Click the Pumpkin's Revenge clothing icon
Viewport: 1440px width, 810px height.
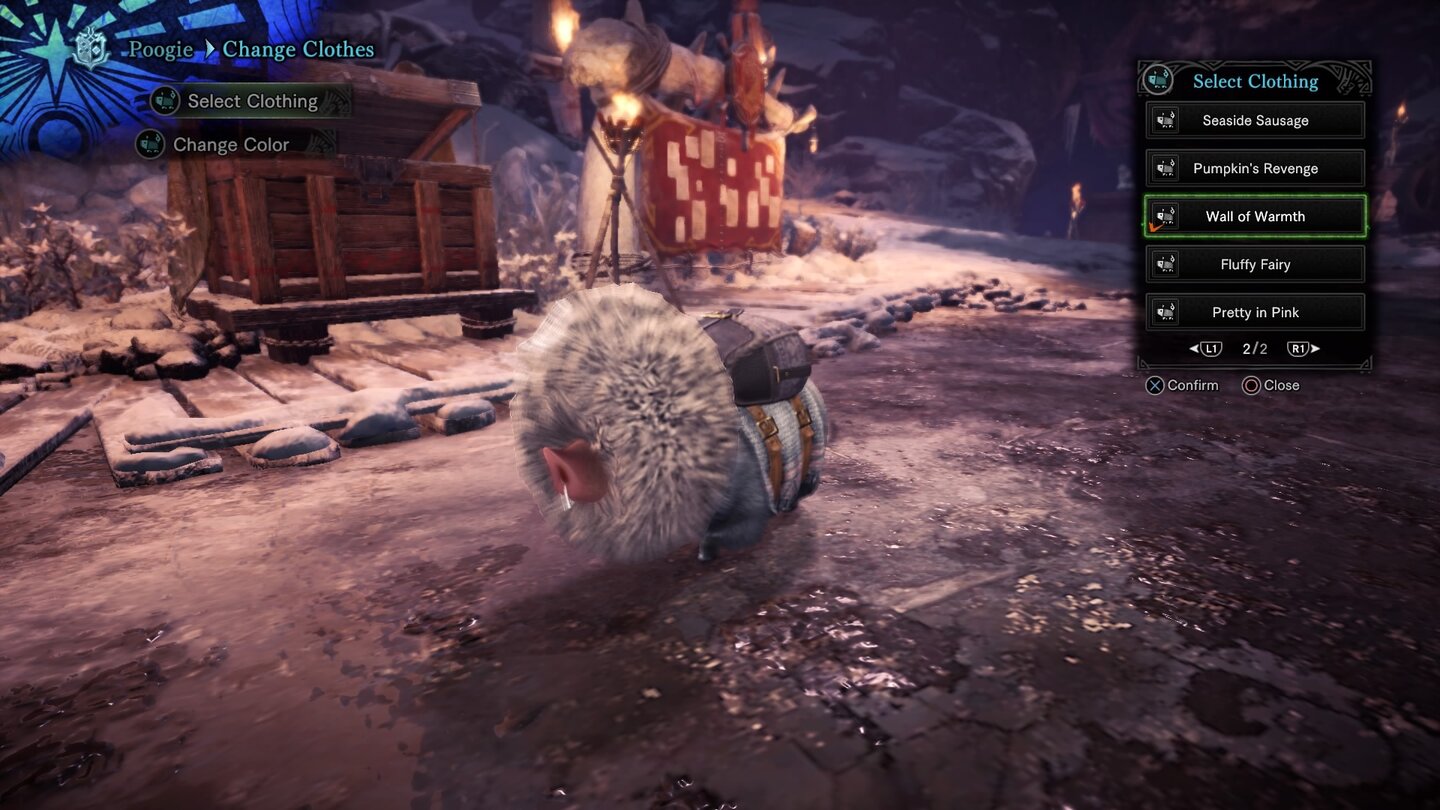point(1164,168)
